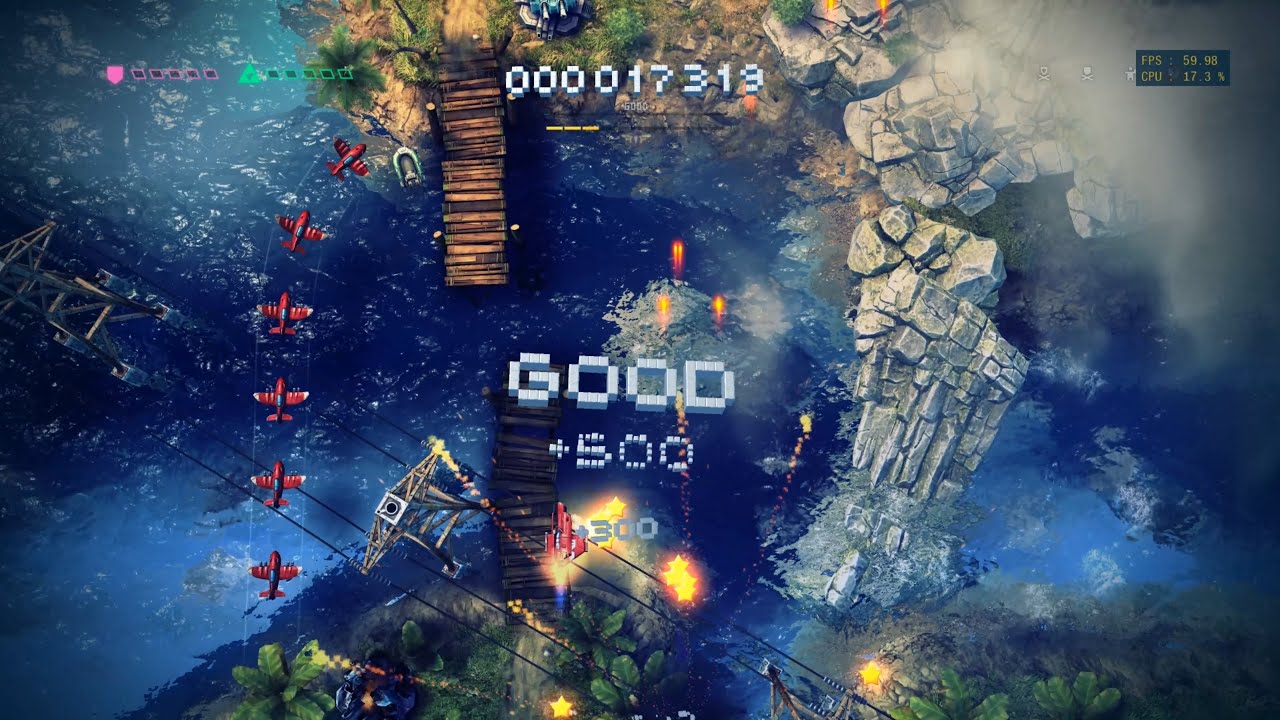Toggle the third green upgrade slot
The image size is (1280, 720).
[x=307, y=73]
